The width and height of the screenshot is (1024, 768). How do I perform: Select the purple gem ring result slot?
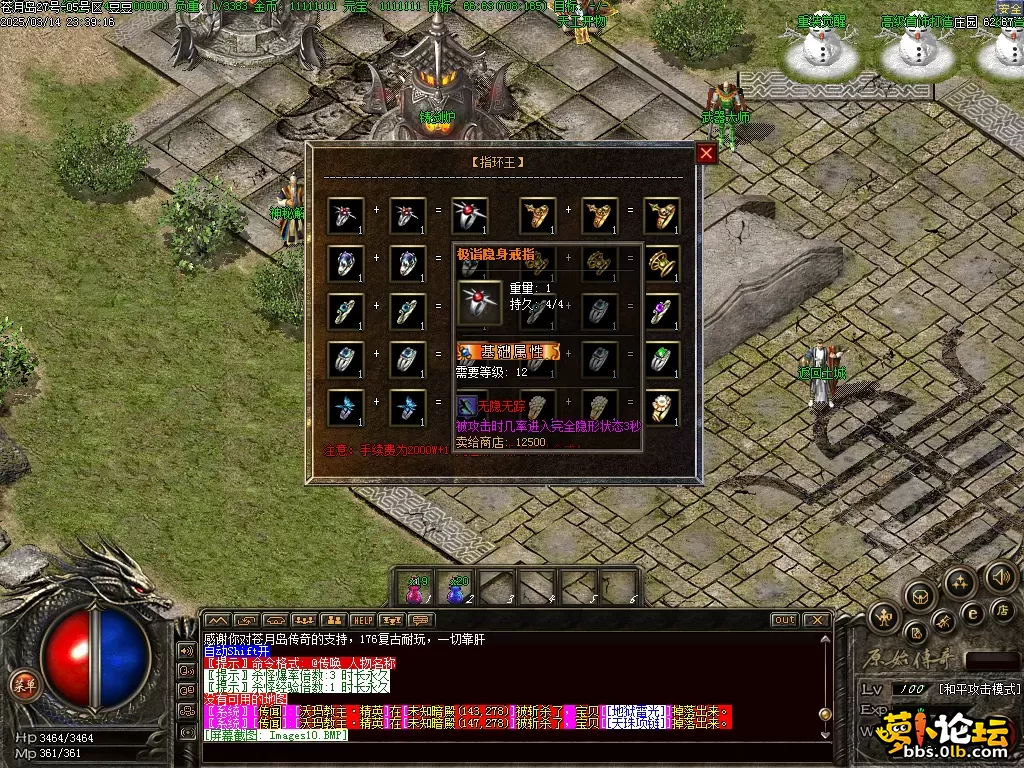(x=661, y=311)
